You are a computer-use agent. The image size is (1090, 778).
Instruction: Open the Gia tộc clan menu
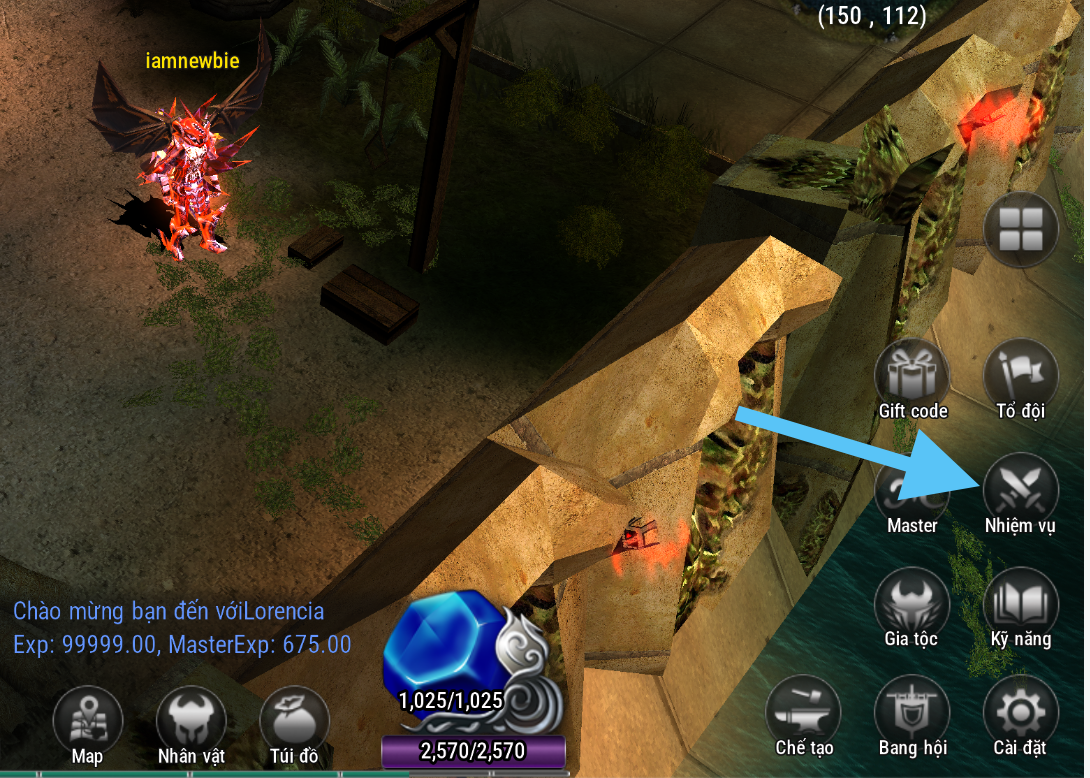912,605
